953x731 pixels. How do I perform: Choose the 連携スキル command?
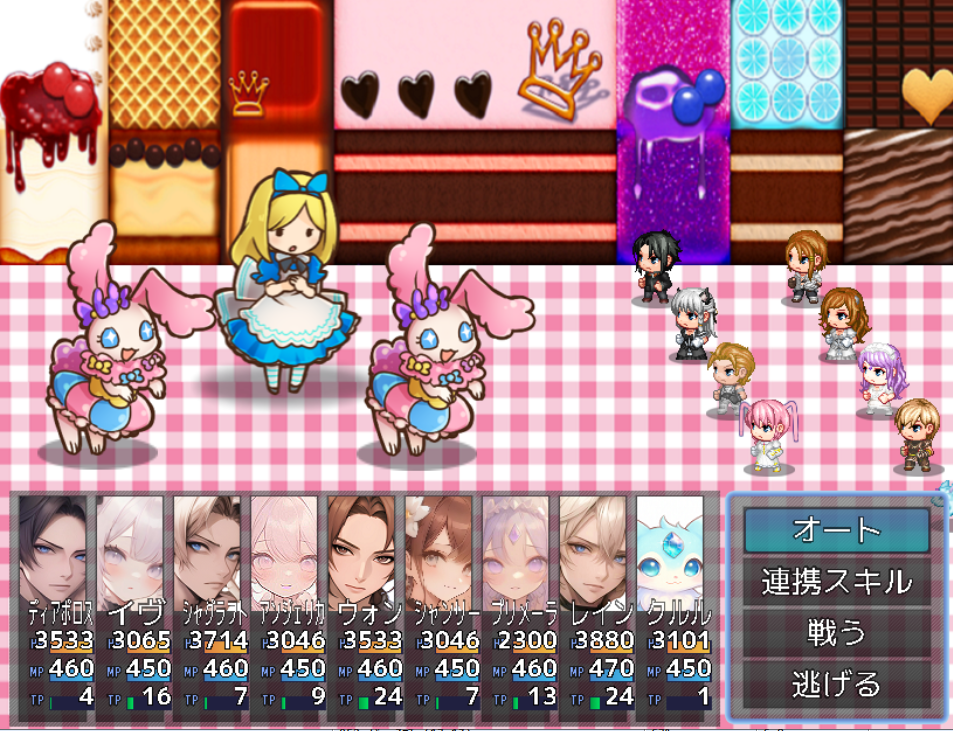pyautogui.click(x=836, y=581)
